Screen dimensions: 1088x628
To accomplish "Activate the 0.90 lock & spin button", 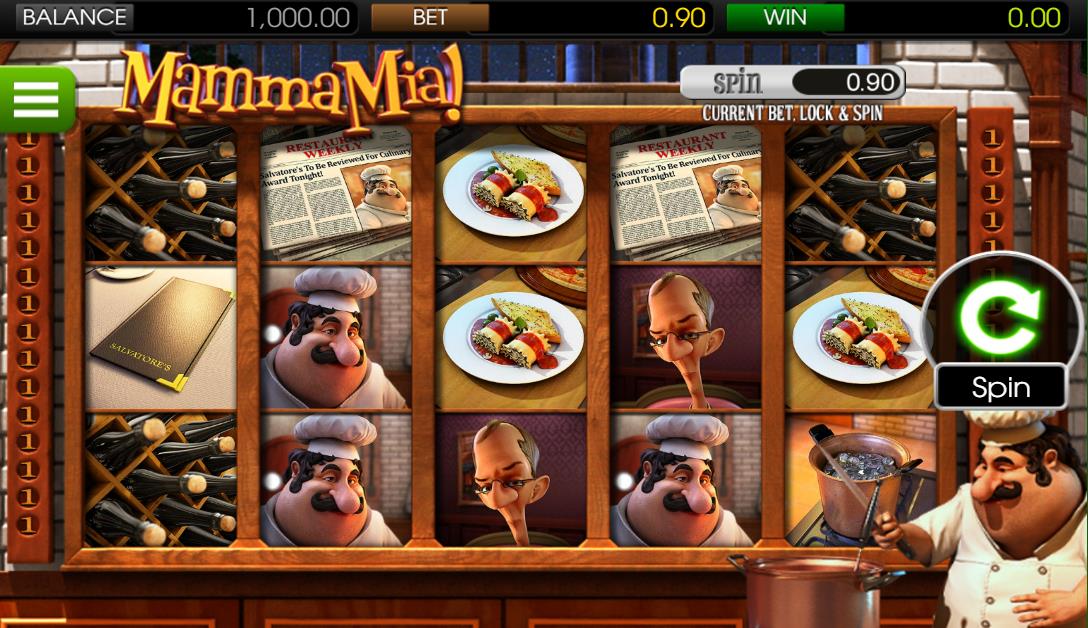I will [x=792, y=82].
